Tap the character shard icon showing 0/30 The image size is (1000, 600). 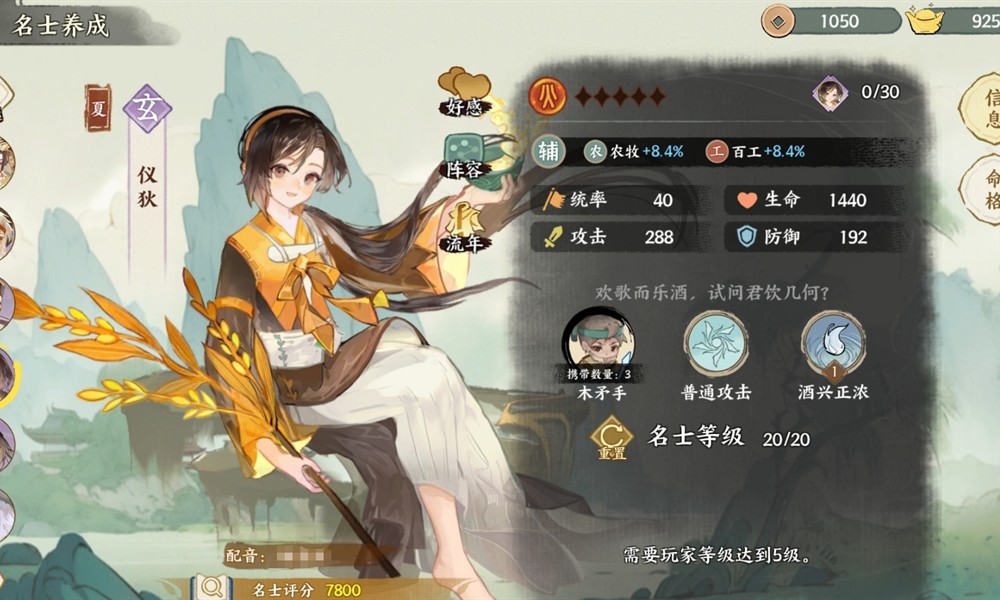[830, 93]
